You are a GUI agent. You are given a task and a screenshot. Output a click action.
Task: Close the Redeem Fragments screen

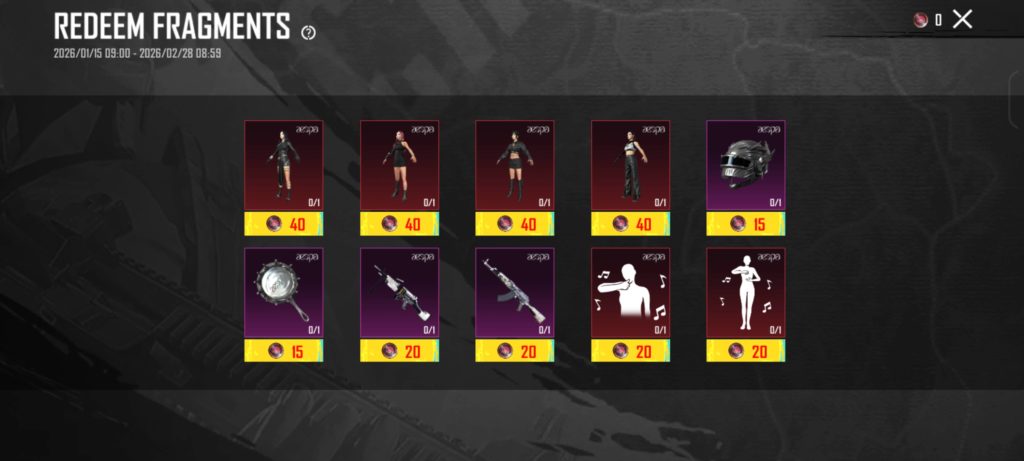(x=962, y=19)
